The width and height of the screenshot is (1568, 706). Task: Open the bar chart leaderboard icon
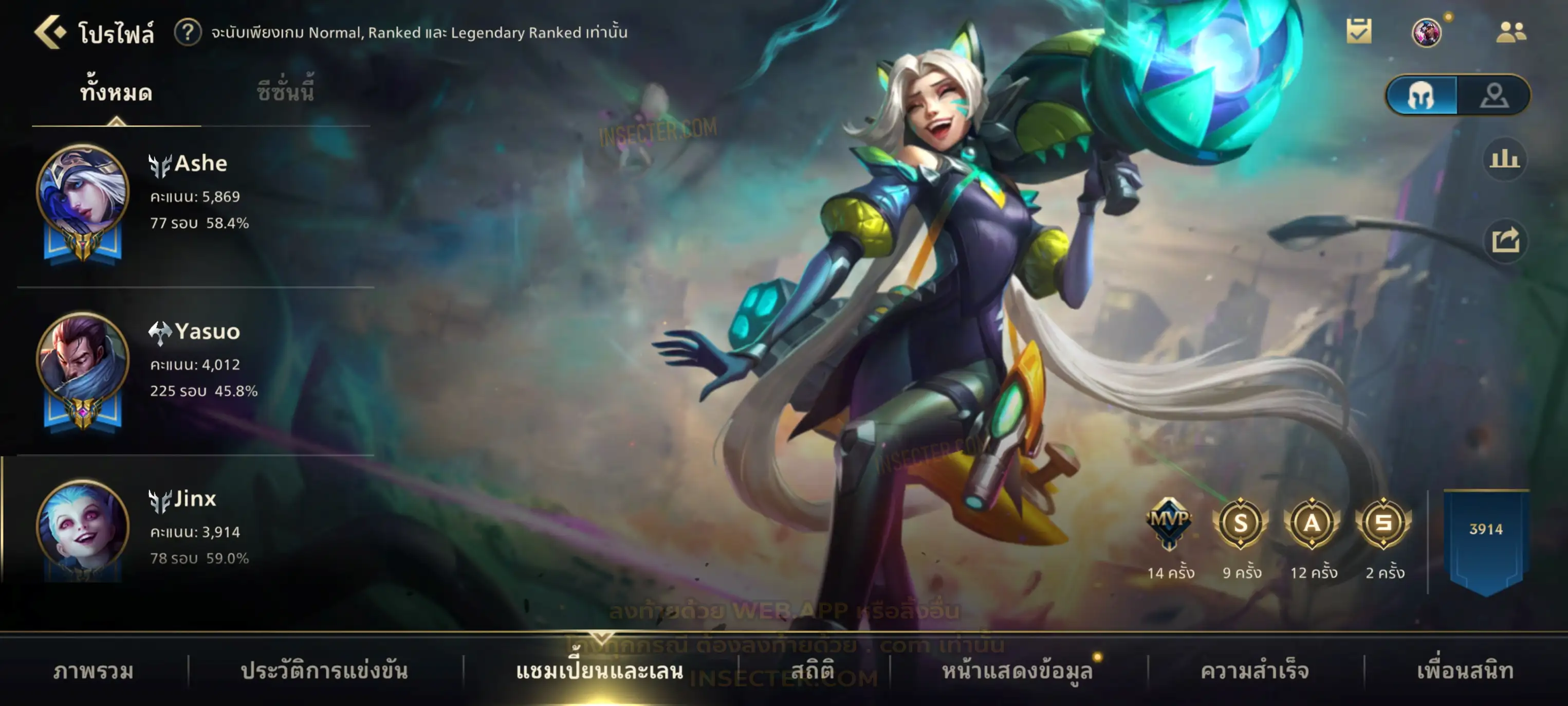(1504, 159)
